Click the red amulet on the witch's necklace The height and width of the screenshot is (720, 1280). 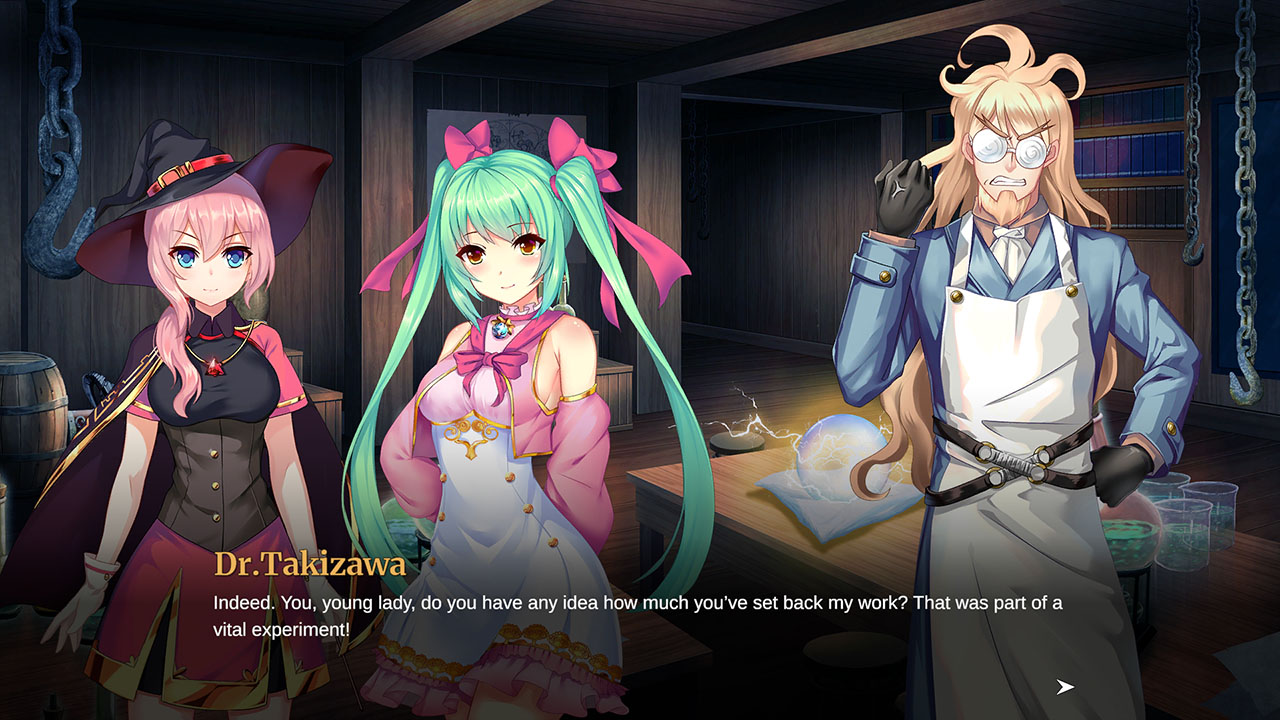(x=213, y=367)
